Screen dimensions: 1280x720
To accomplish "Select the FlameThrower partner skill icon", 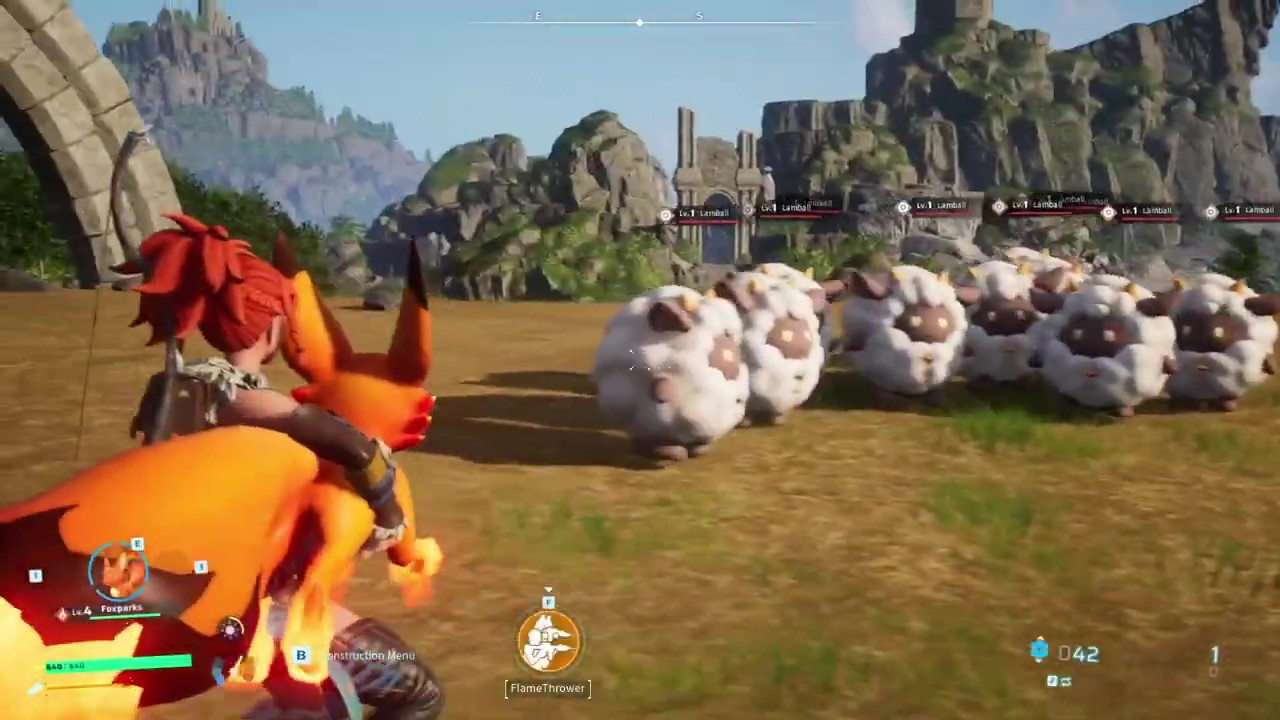I will coord(548,642).
